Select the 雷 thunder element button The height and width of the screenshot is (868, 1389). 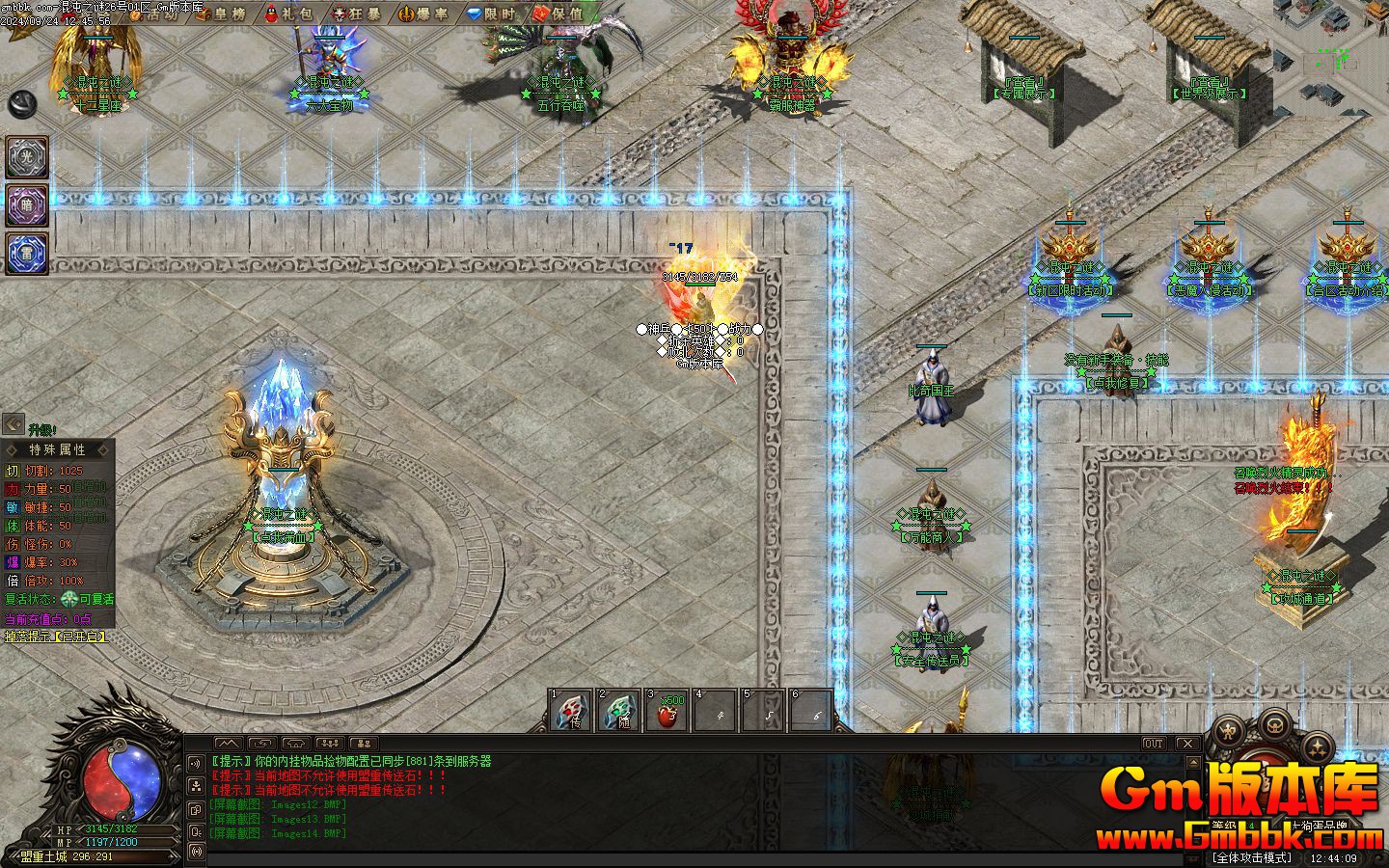click(27, 254)
